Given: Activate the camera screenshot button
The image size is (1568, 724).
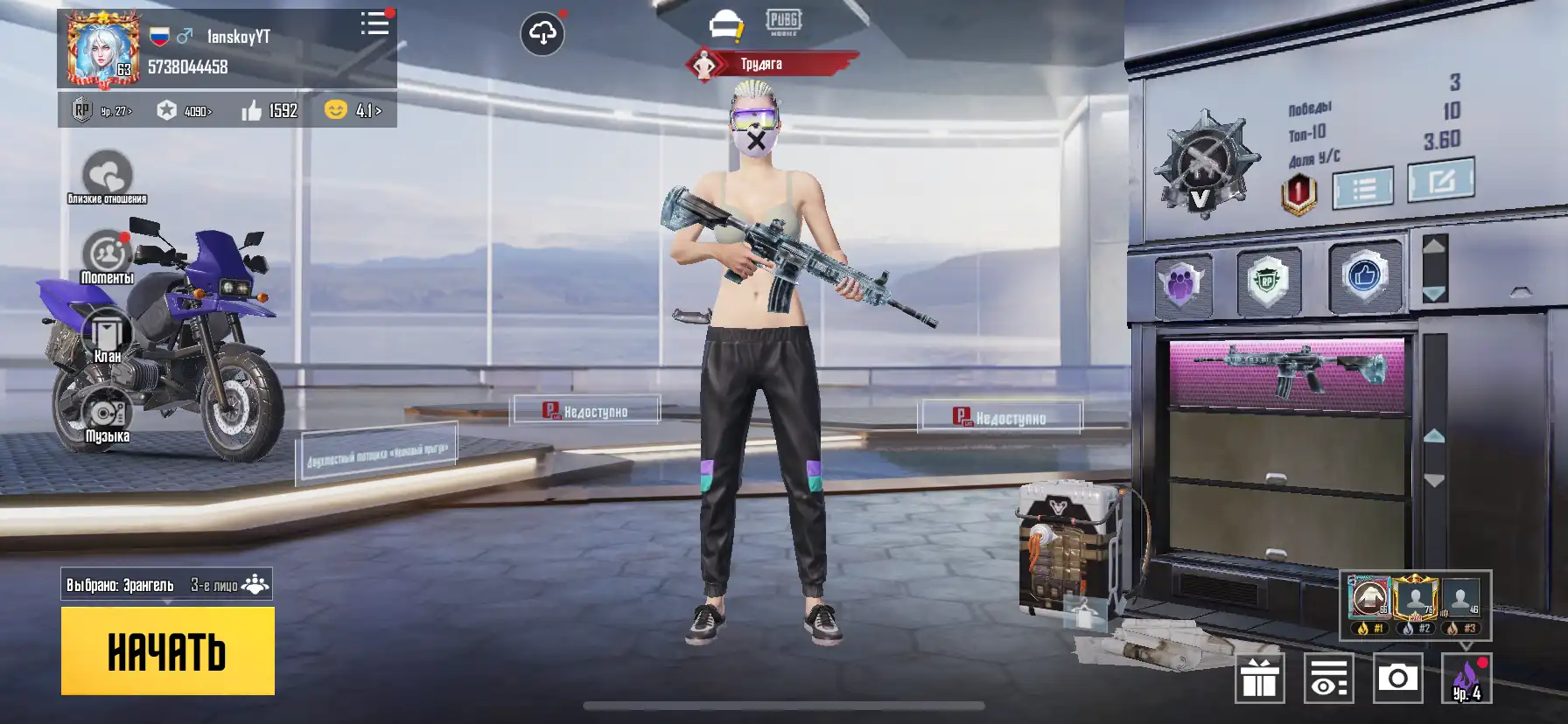Looking at the screenshot, I should pos(1397,678).
